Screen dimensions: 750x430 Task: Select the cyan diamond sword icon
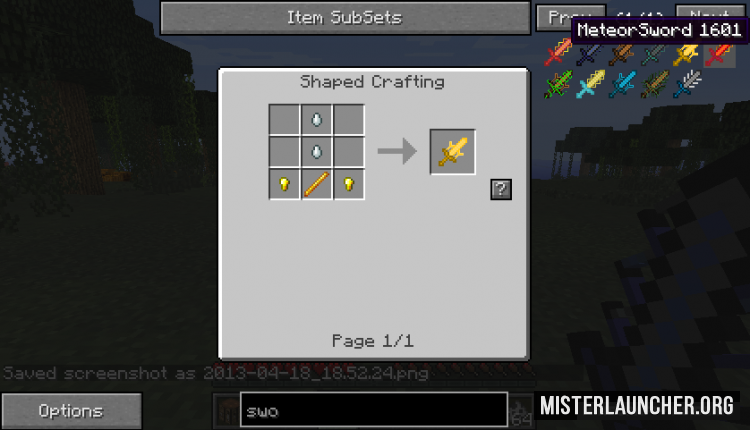pos(622,86)
